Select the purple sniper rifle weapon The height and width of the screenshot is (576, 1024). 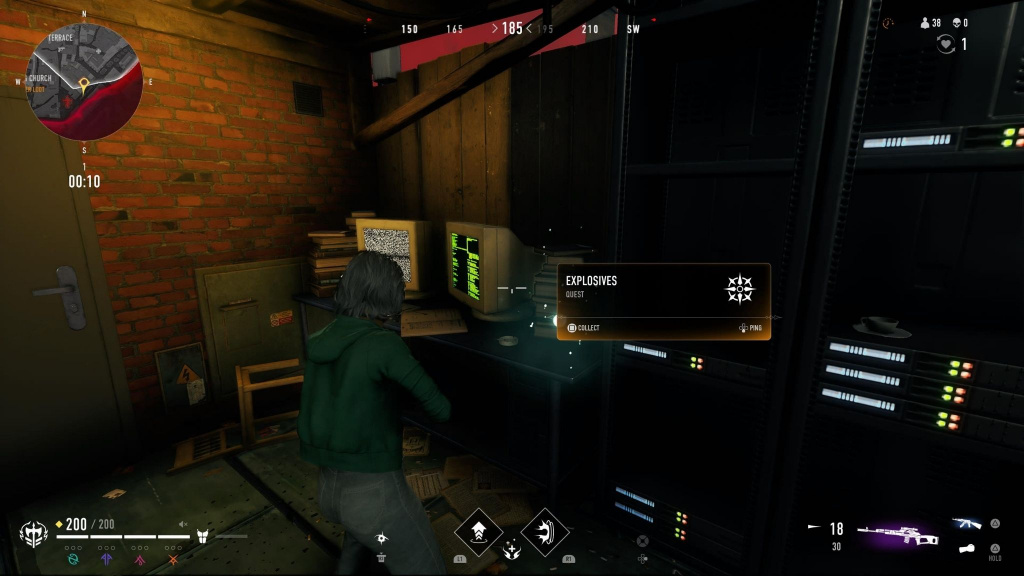coord(897,534)
